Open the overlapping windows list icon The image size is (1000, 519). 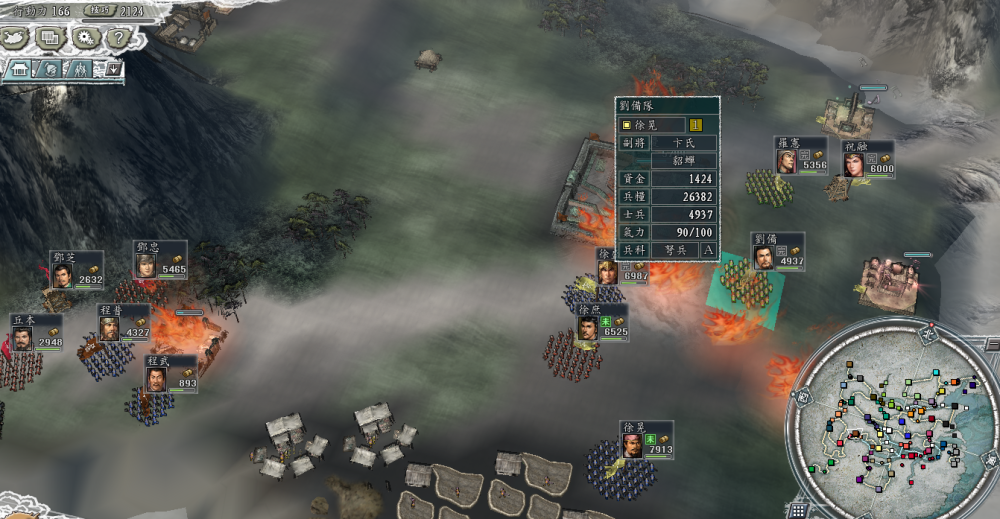point(50,38)
